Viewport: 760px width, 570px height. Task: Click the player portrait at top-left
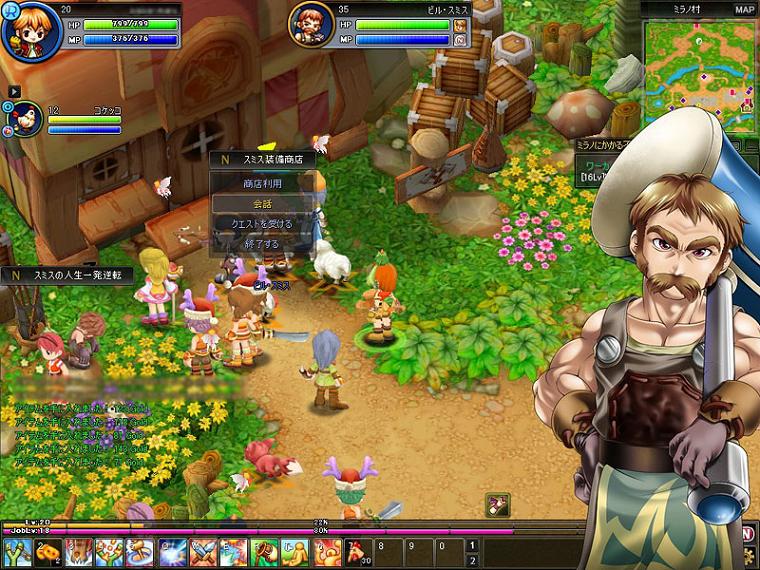click(26, 29)
